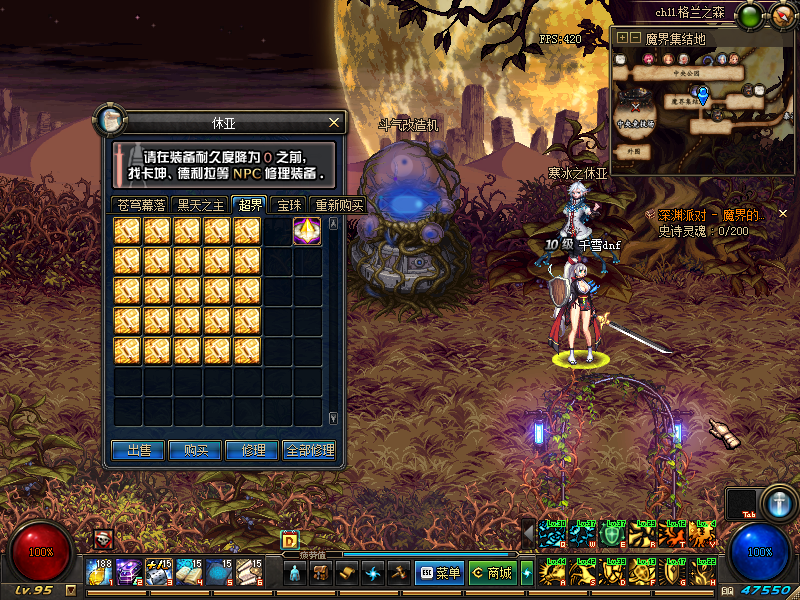
Task: Select the 宝珠 tab
Action: (x=289, y=205)
